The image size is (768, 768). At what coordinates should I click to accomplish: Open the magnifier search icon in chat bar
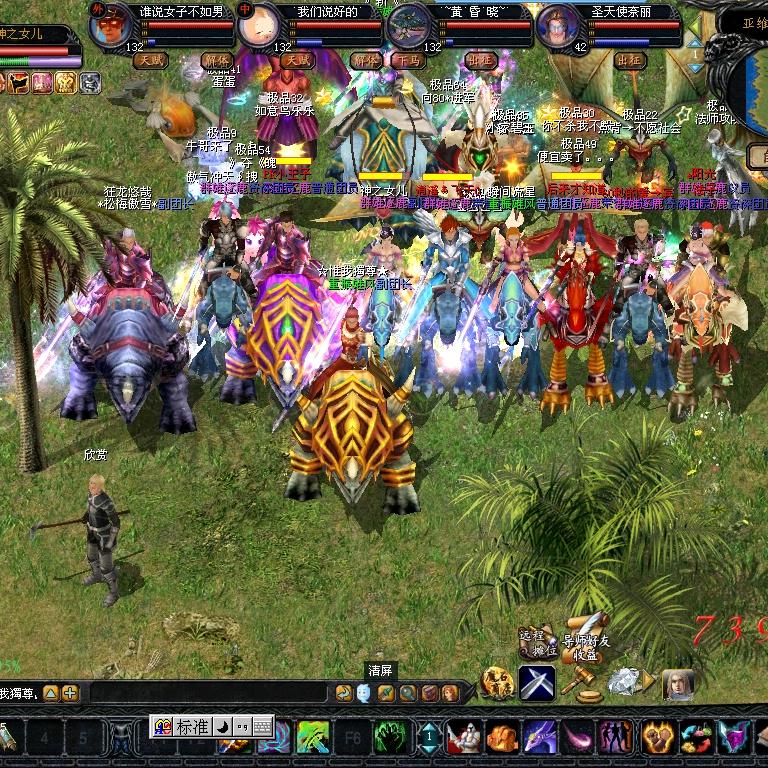(408, 692)
